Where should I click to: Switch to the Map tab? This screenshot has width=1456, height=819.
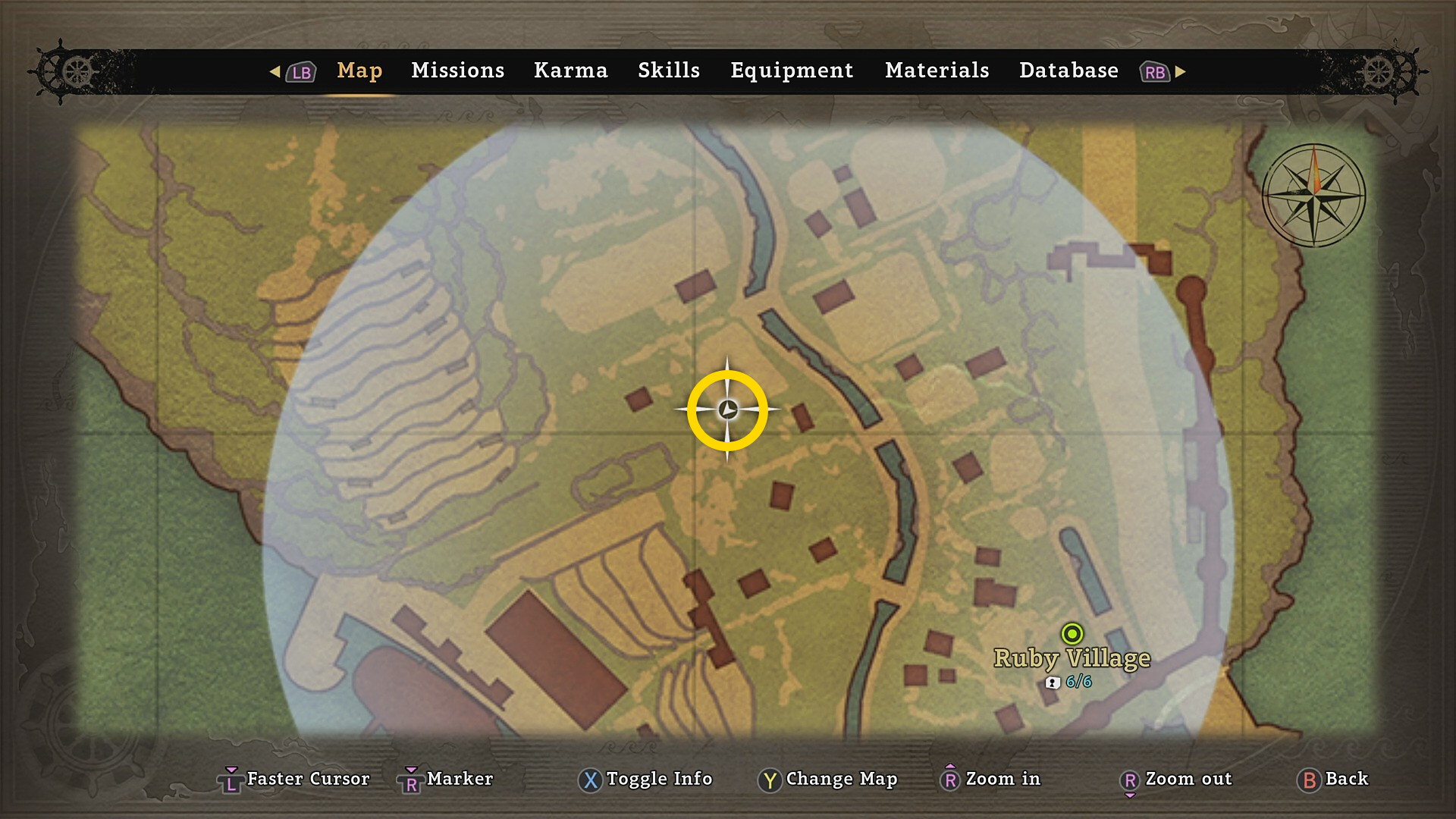pyautogui.click(x=359, y=71)
